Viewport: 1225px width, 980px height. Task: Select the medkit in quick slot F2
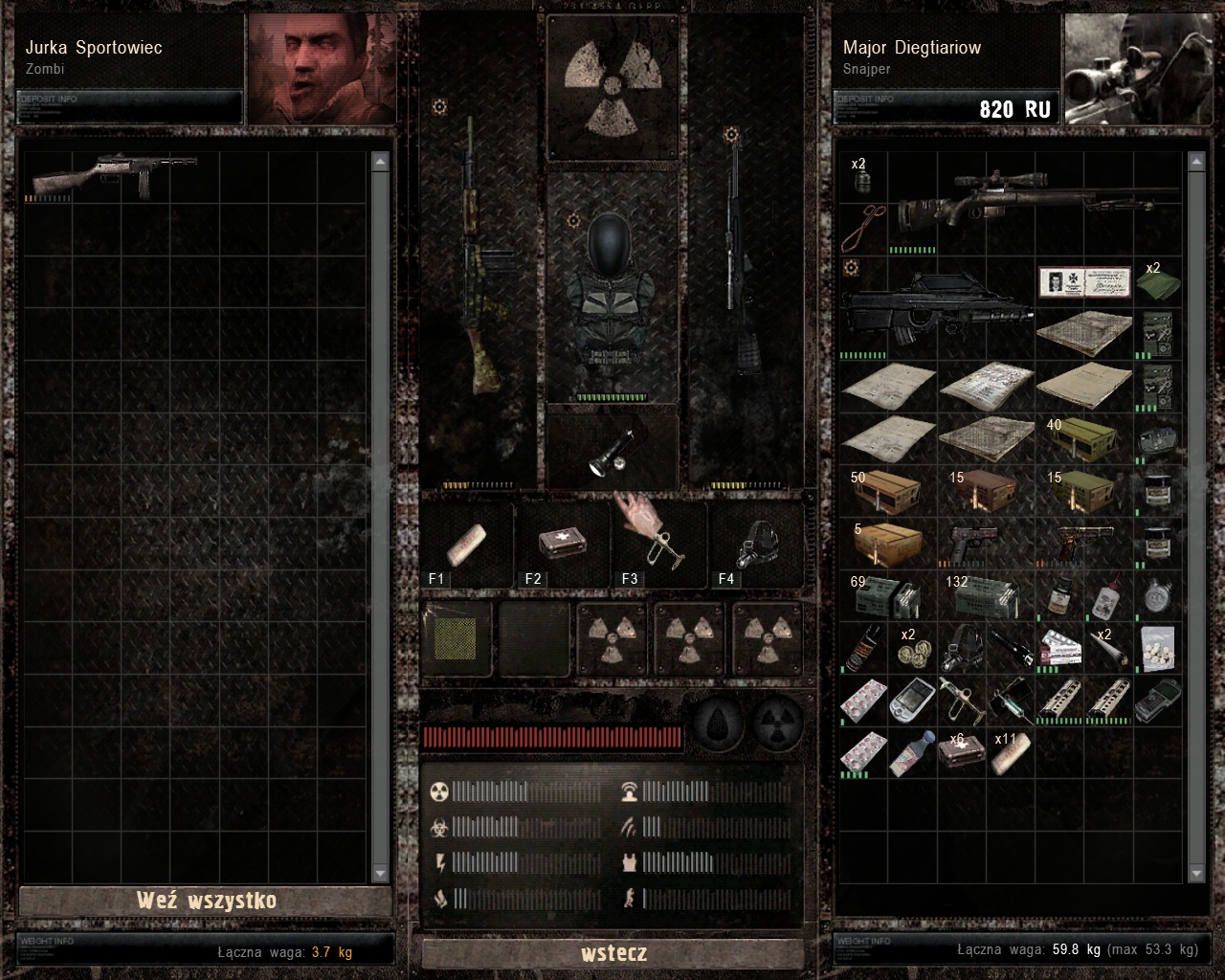tap(563, 546)
